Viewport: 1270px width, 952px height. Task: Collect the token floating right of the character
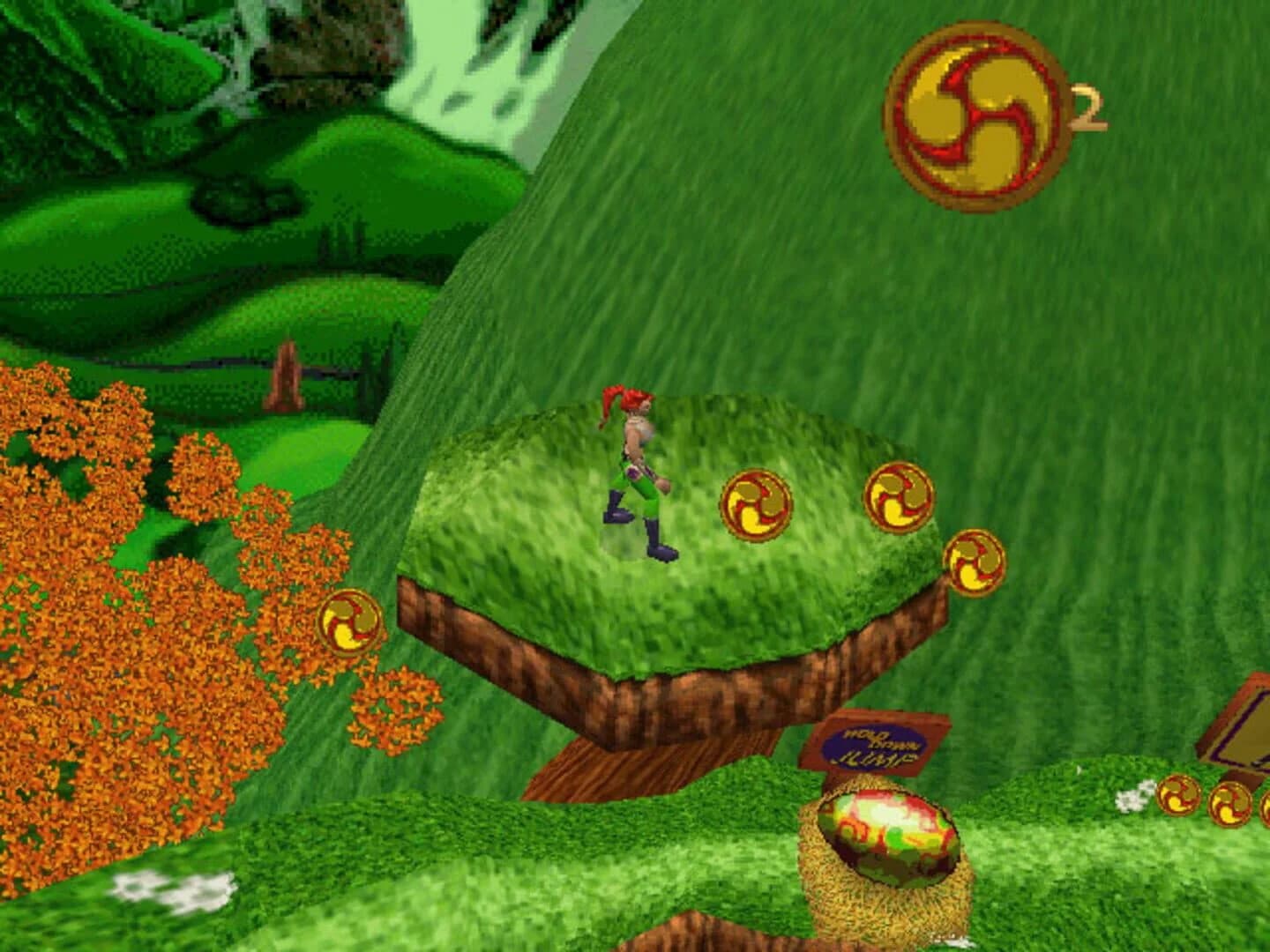coord(754,507)
